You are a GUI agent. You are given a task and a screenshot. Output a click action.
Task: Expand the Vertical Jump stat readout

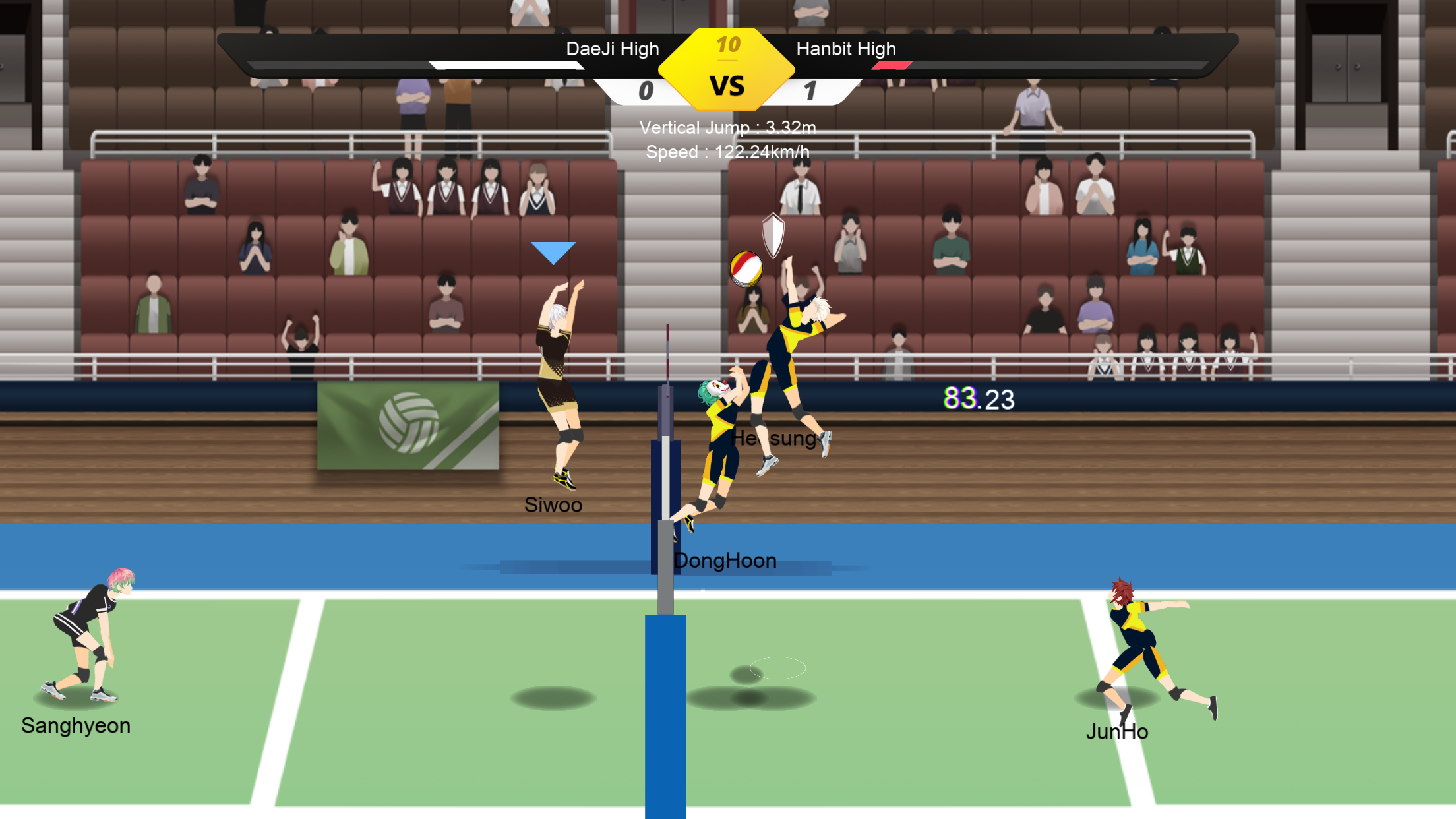coord(728,128)
